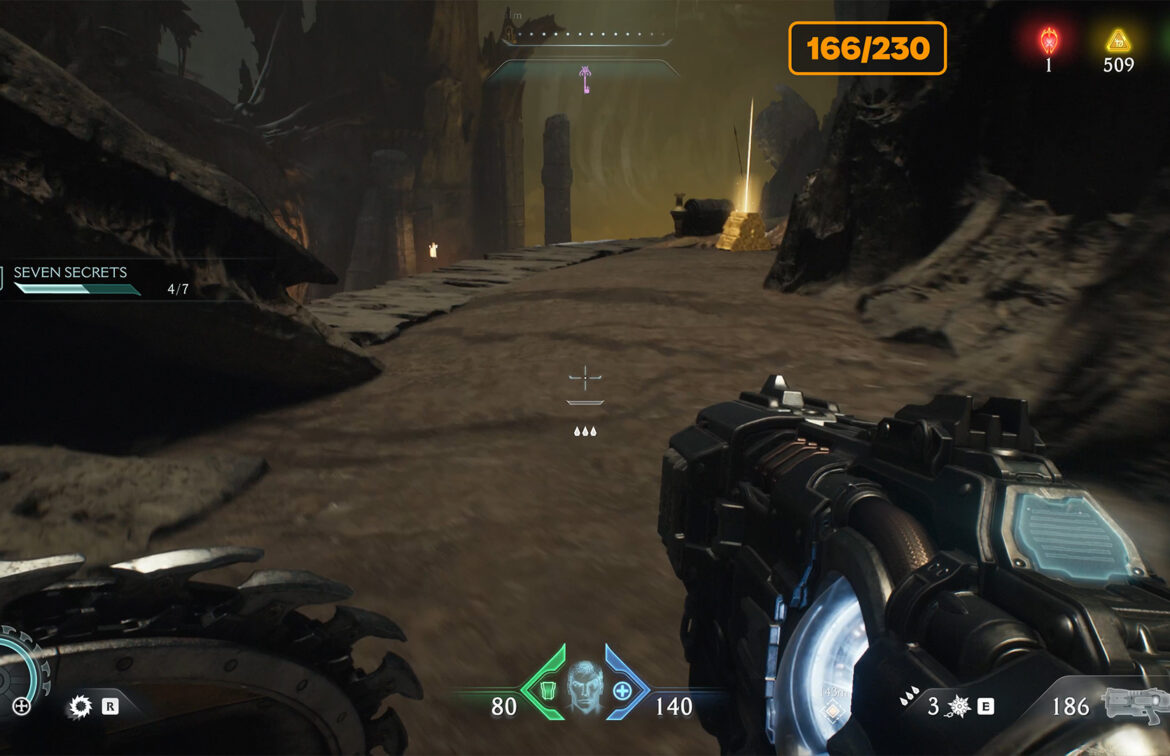Screen dimensions: 1170x756
Task: Click the orange 166/230 counter overlay
Action: (867, 48)
